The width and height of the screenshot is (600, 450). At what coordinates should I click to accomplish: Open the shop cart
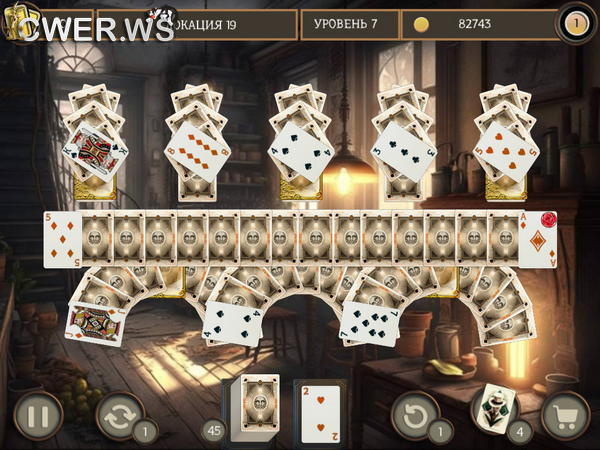565,415
